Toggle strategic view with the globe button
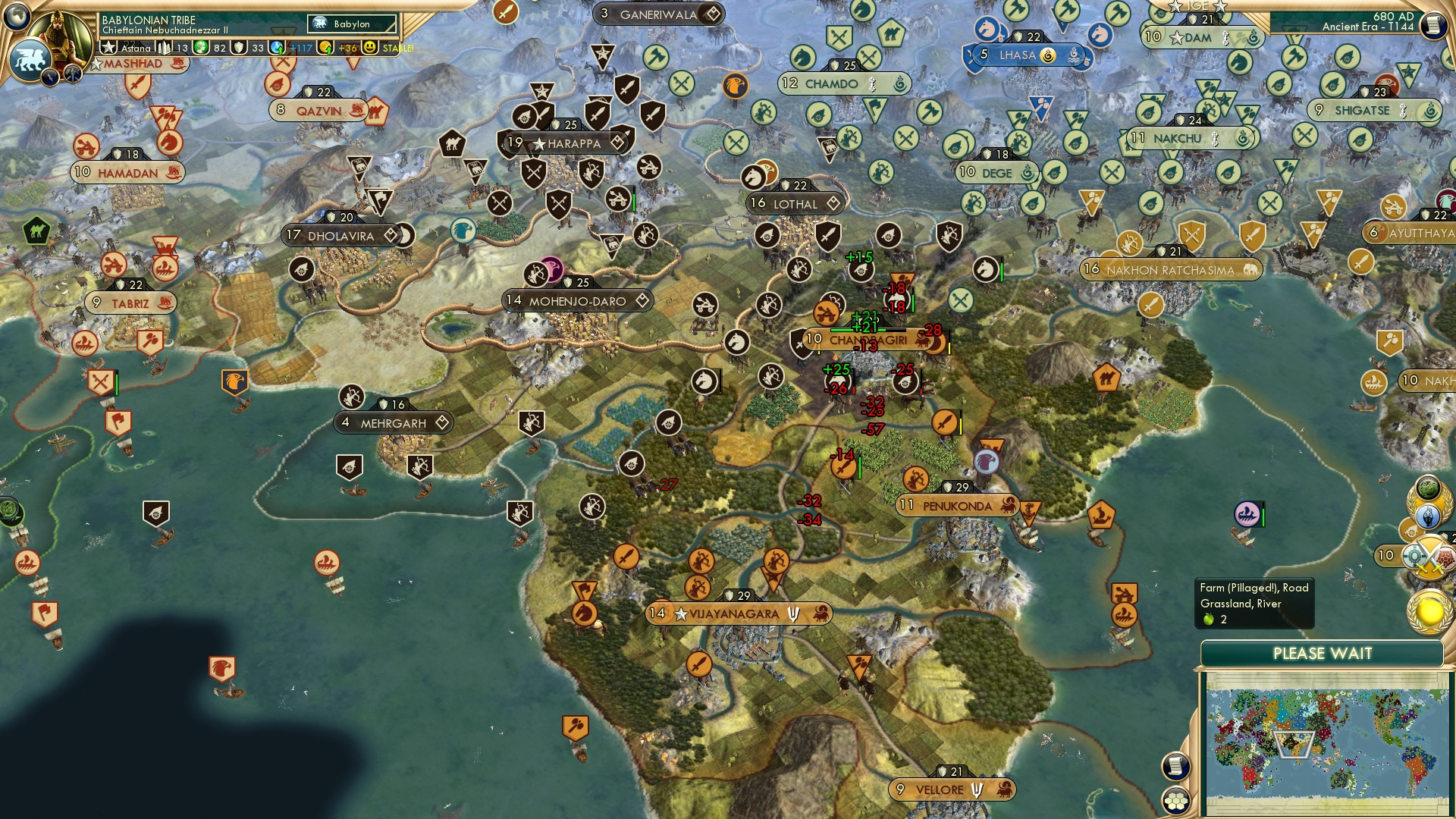The height and width of the screenshot is (819, 1456). click(x=17, y=16)
